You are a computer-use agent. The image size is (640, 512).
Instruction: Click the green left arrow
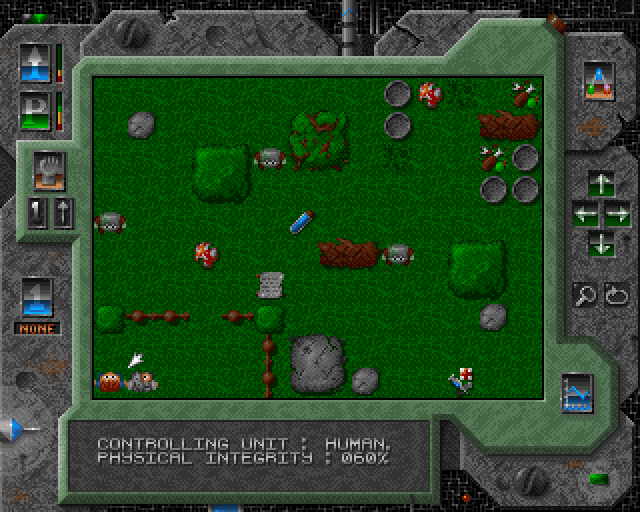(x=584, y=213)
